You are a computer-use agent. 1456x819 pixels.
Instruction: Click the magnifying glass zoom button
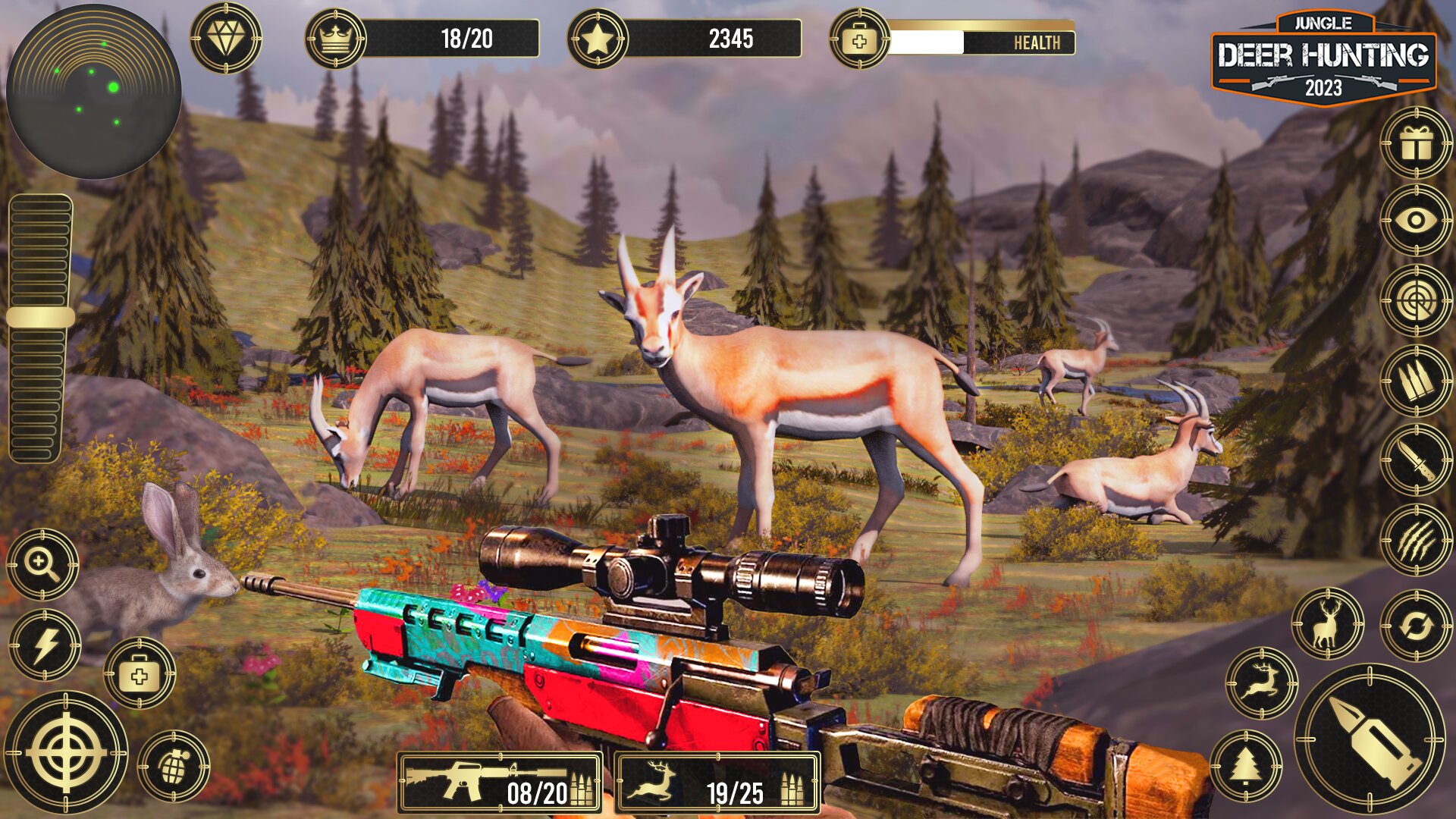point(42,564)
